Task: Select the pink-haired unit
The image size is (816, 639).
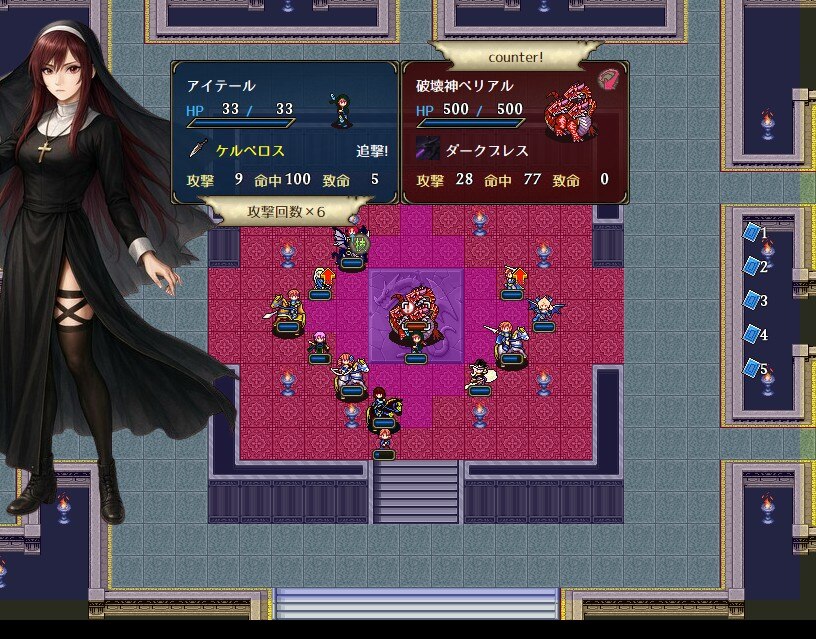Action: (x=319, y=342)
